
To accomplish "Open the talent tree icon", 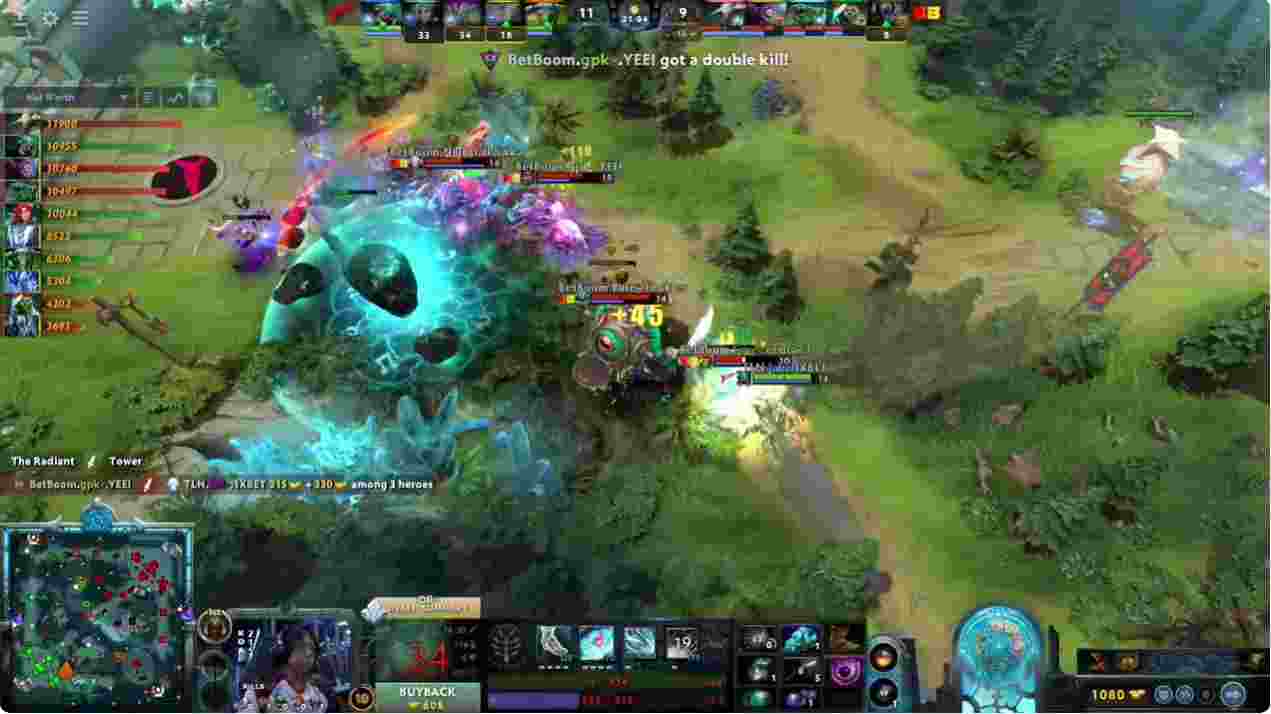I will (x=506, y=646).
